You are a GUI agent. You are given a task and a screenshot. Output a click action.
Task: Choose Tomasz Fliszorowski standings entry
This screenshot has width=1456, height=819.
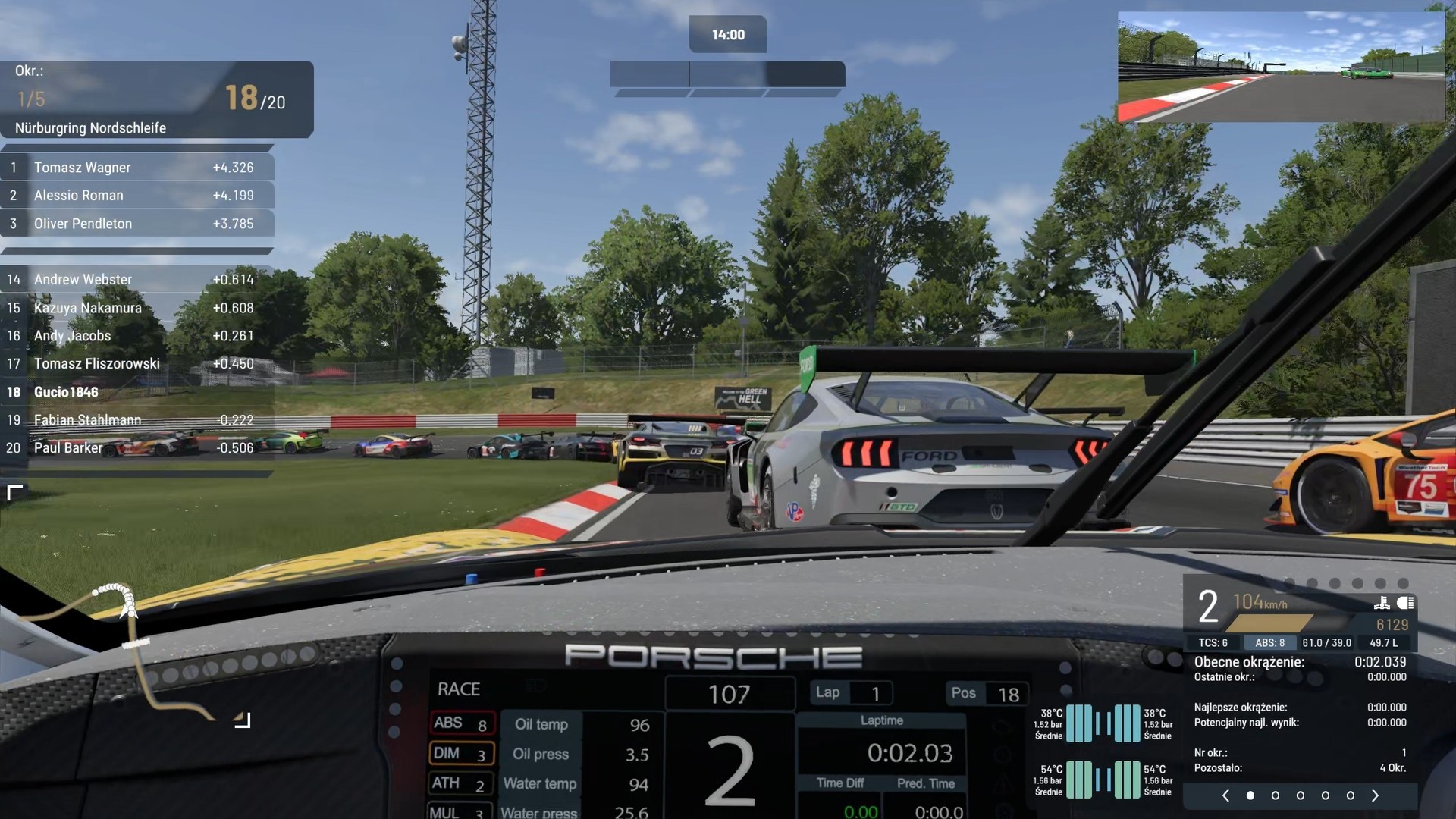coord(136,364)
